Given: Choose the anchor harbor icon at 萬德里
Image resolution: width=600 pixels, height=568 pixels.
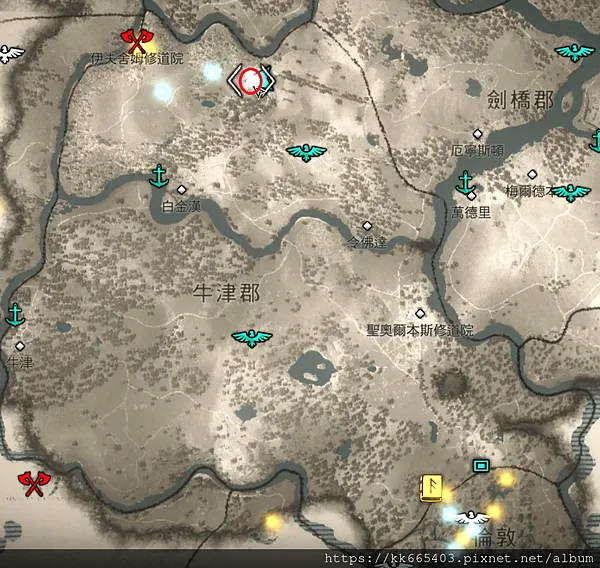Looking at the screenshot, I should pyautogui.click(x=464, y=182).
